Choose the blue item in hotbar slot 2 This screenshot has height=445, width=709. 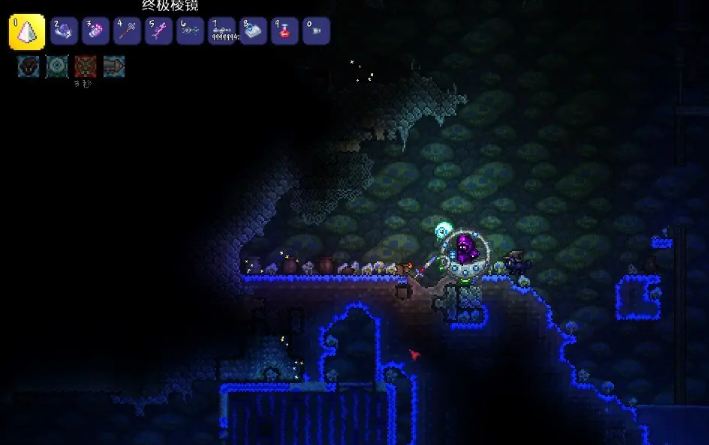(x=63, y=31)
